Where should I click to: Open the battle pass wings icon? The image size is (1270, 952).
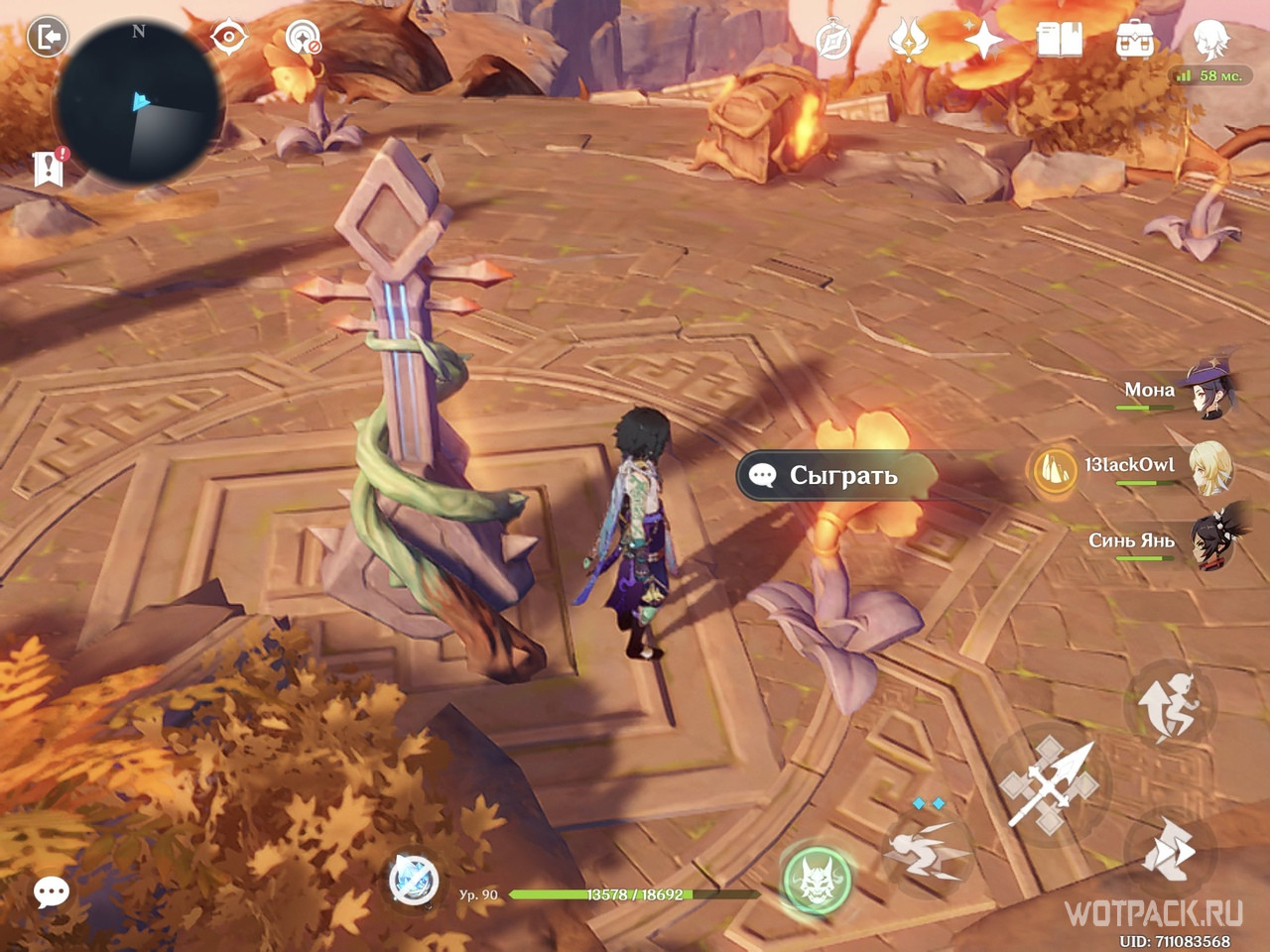tap(907, 41)
